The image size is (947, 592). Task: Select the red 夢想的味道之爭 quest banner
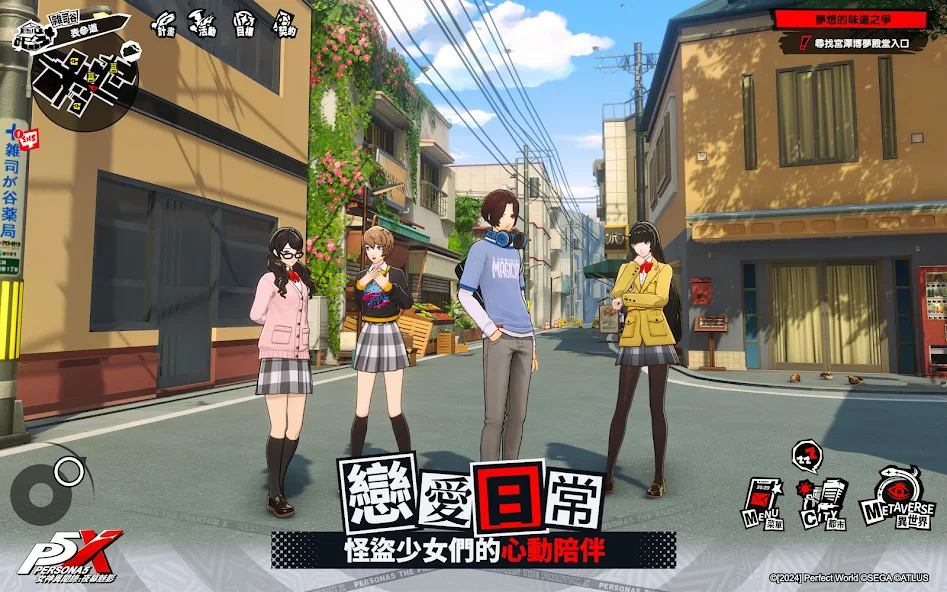coord(851,19)
